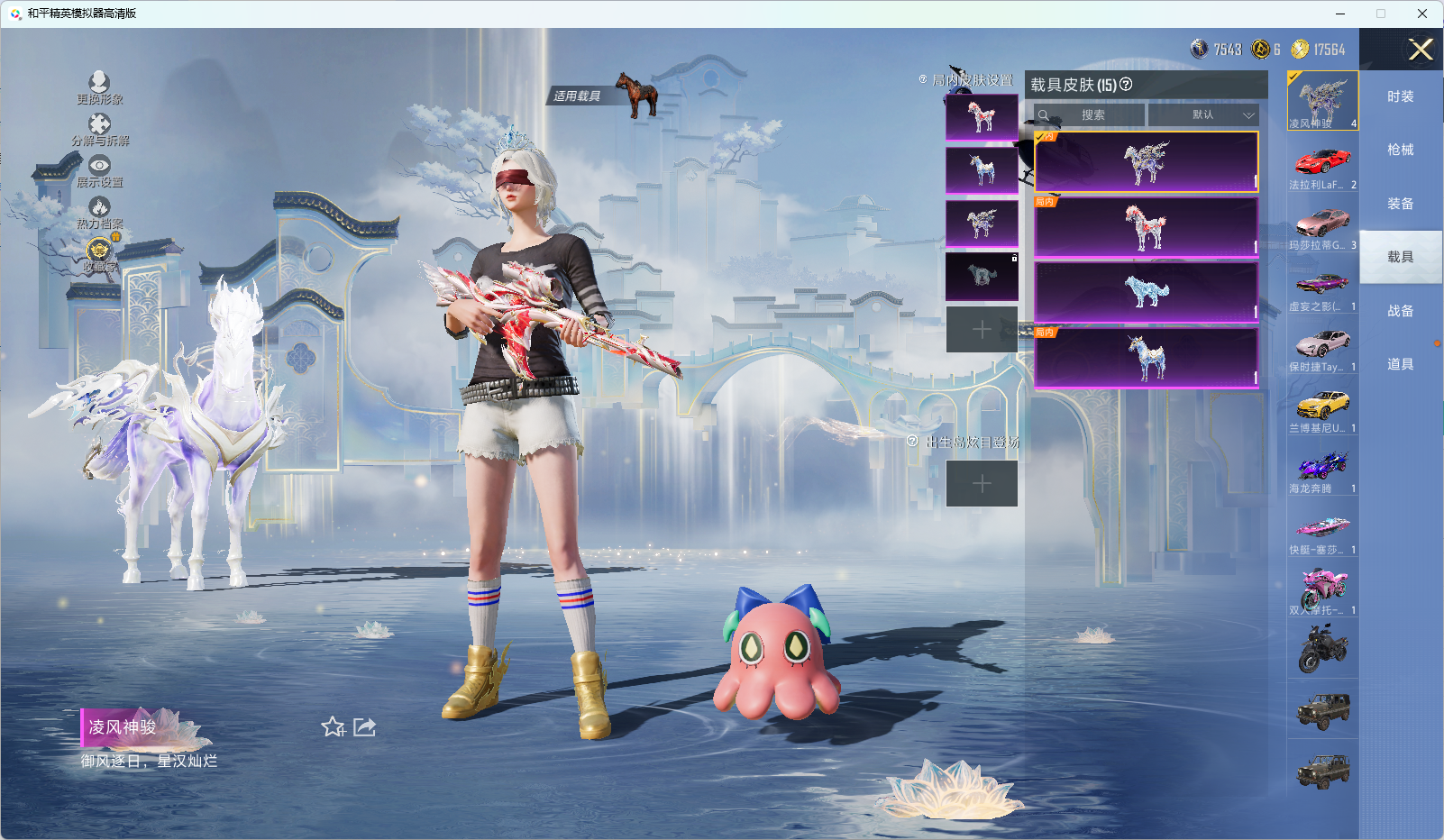The height and width of the screenshot is (840, 1444).
Task: Favorite the skin with the star icon
Action: [x=333, y=726]
